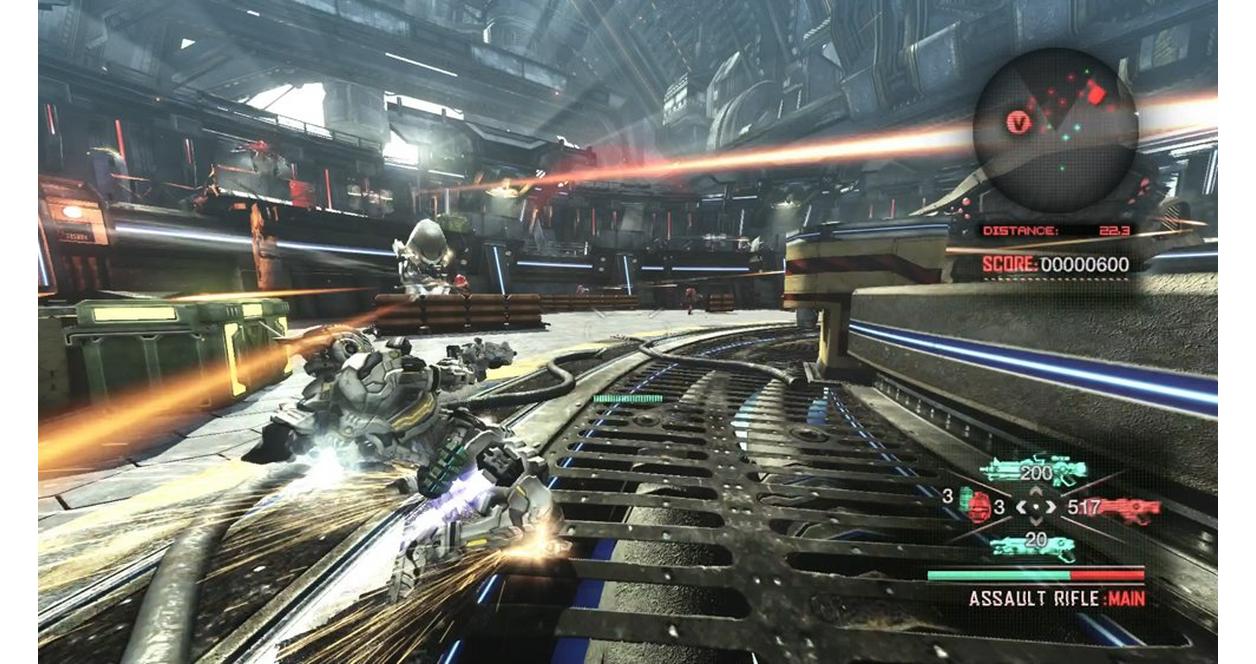Click the weapon selector d-pad center
Screen dimensions: 1256x664
(1036, 508)
